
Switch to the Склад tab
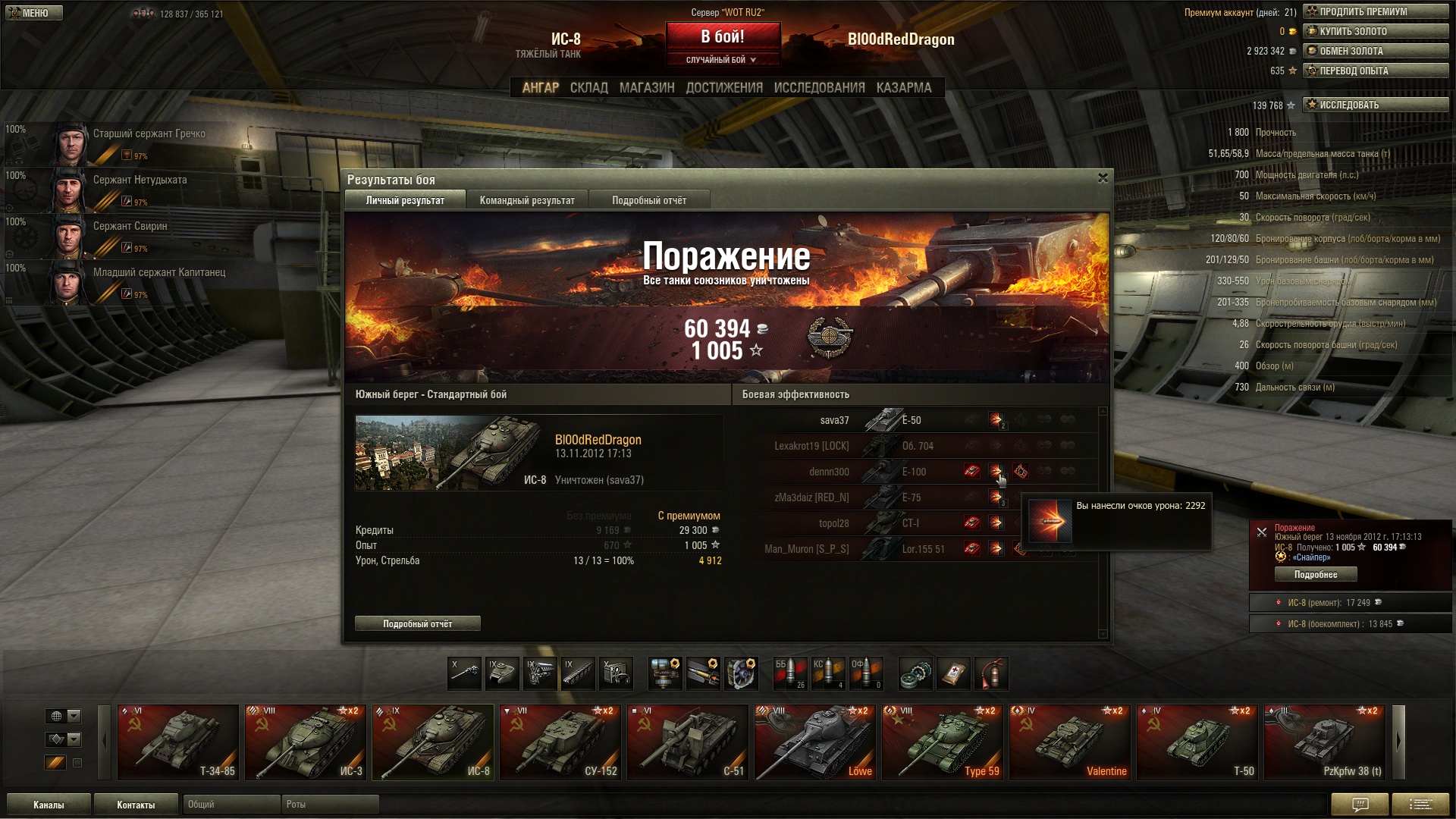(588, 88)
